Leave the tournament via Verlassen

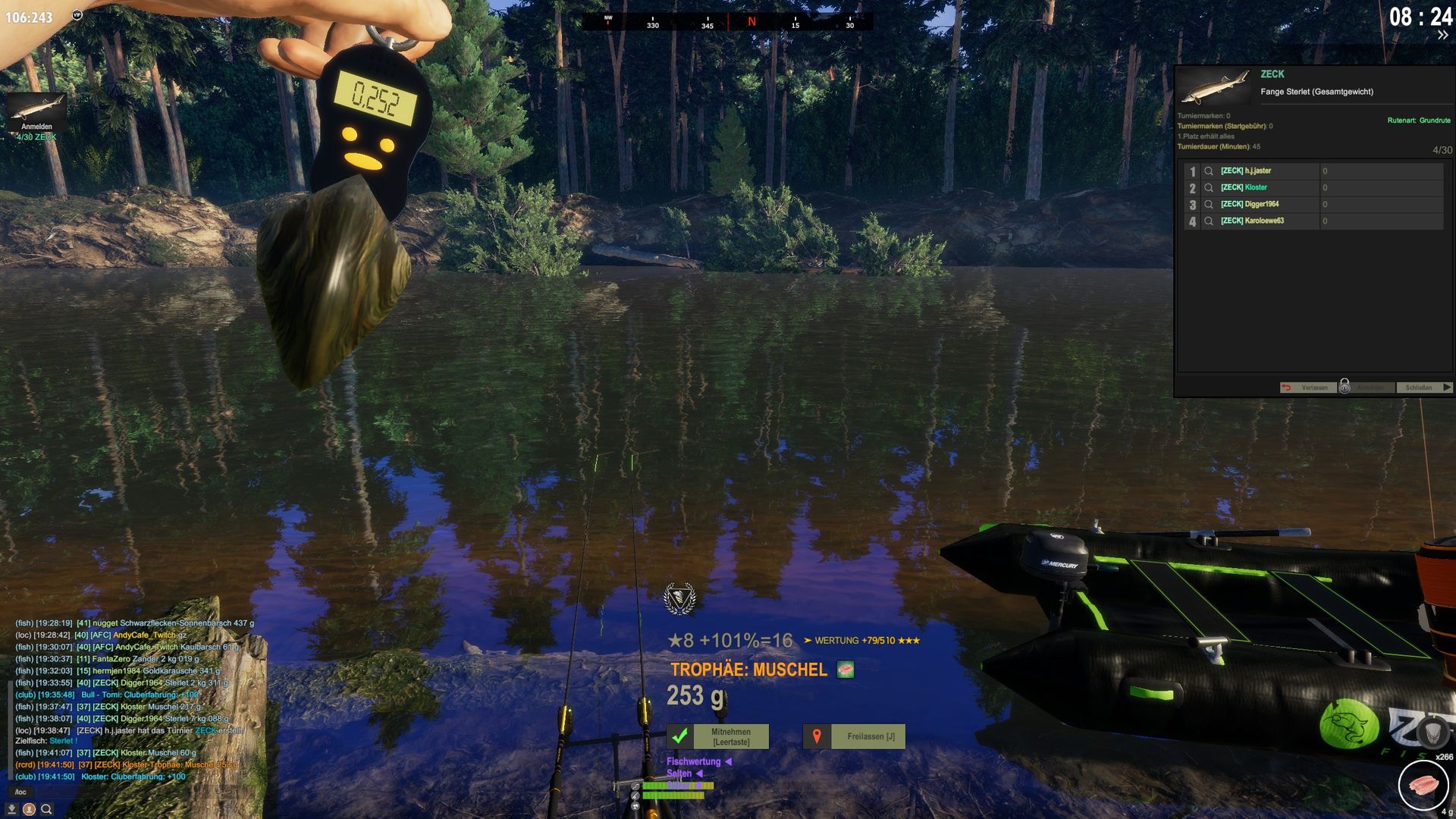pos(1307,388)
